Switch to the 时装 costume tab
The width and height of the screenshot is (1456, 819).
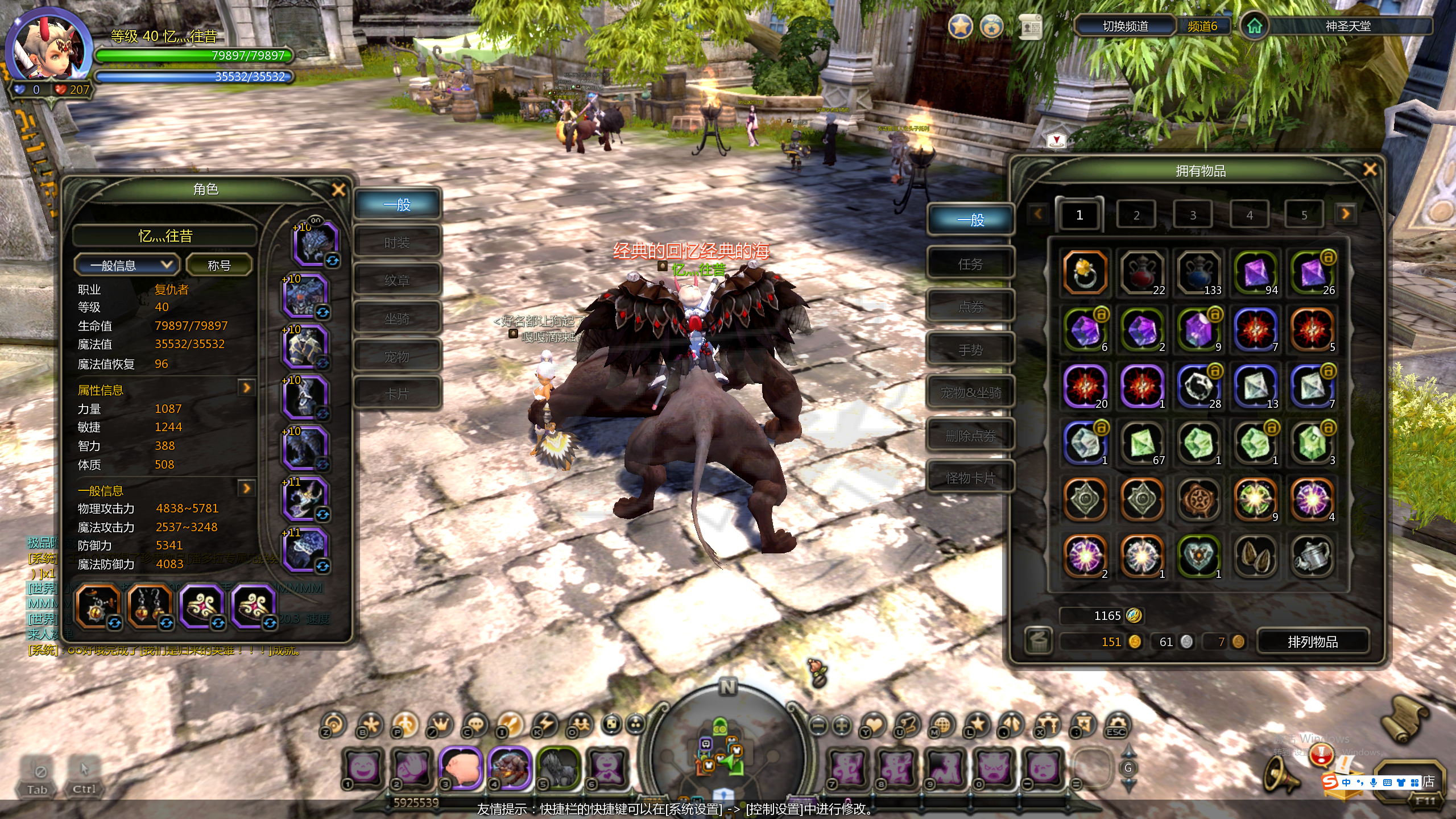[x=397, y=243]
